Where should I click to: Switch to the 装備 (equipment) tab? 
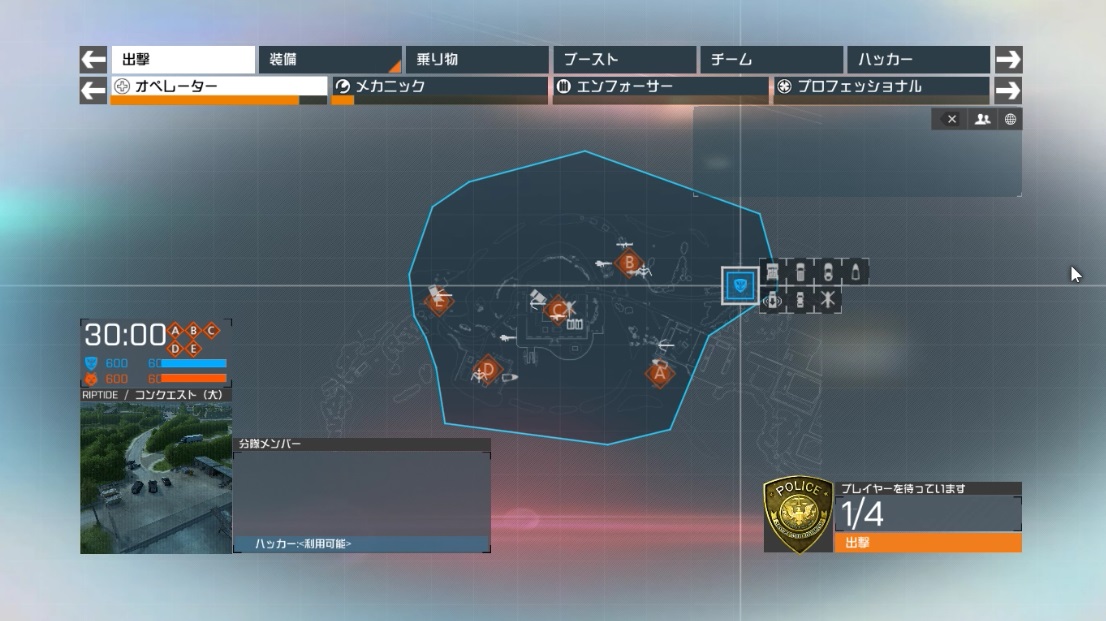click(x=329, y=60)
